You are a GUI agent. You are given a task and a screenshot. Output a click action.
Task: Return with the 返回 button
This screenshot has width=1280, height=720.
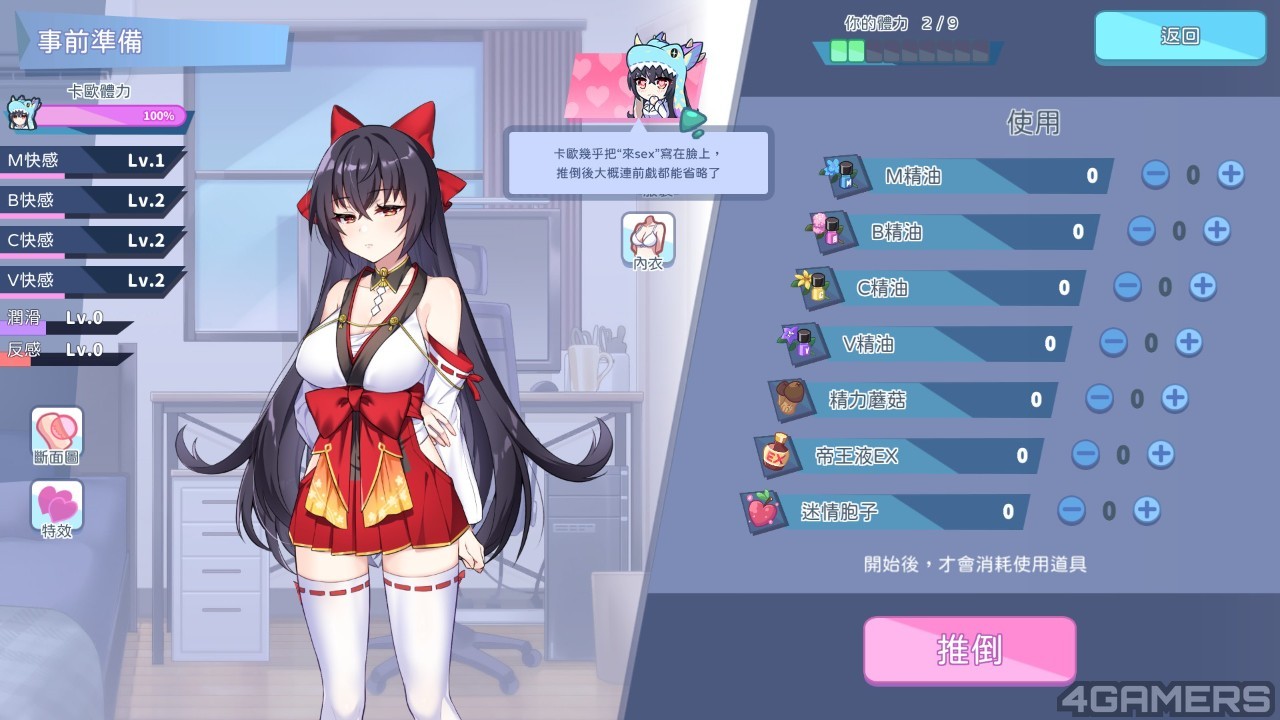(1180, 37)
